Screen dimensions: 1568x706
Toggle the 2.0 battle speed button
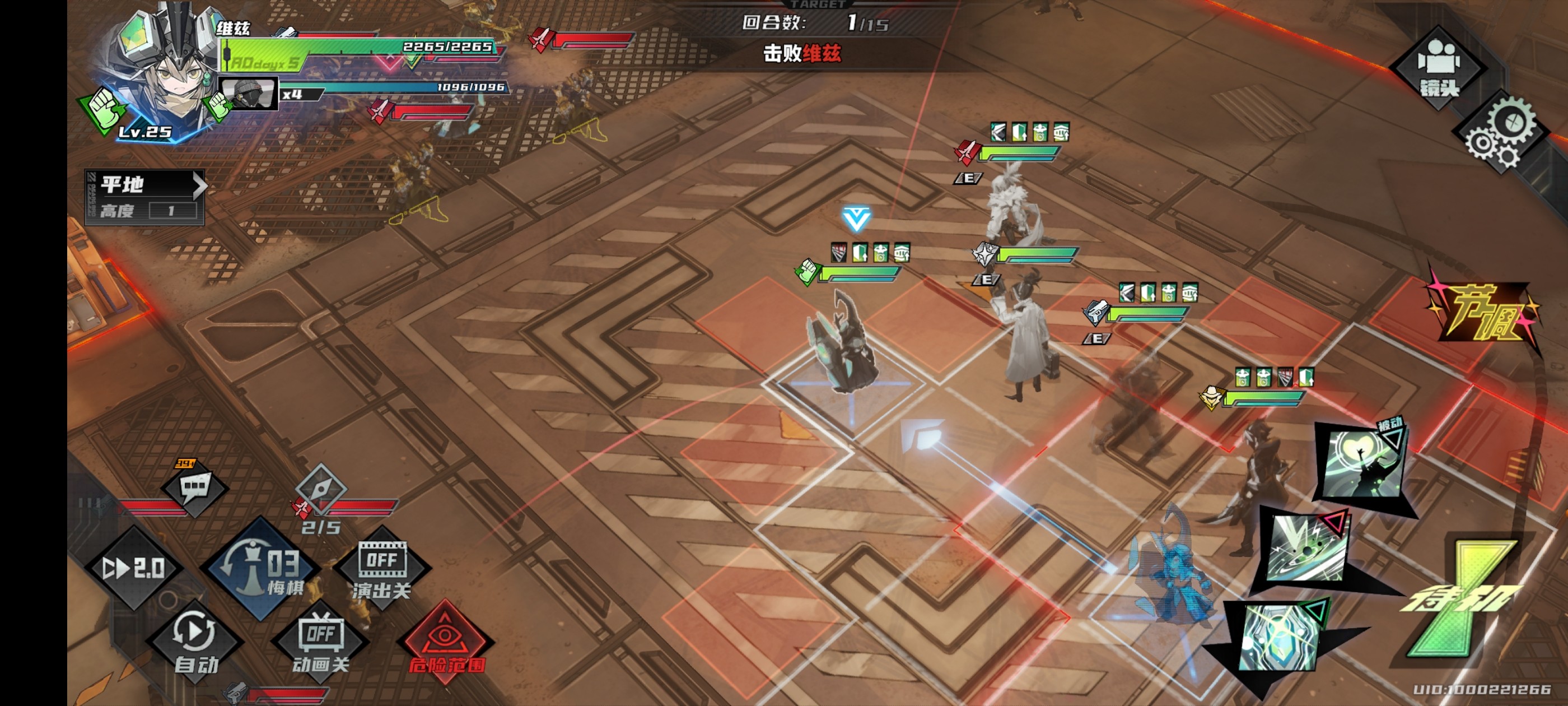click(x=133, y=568)
